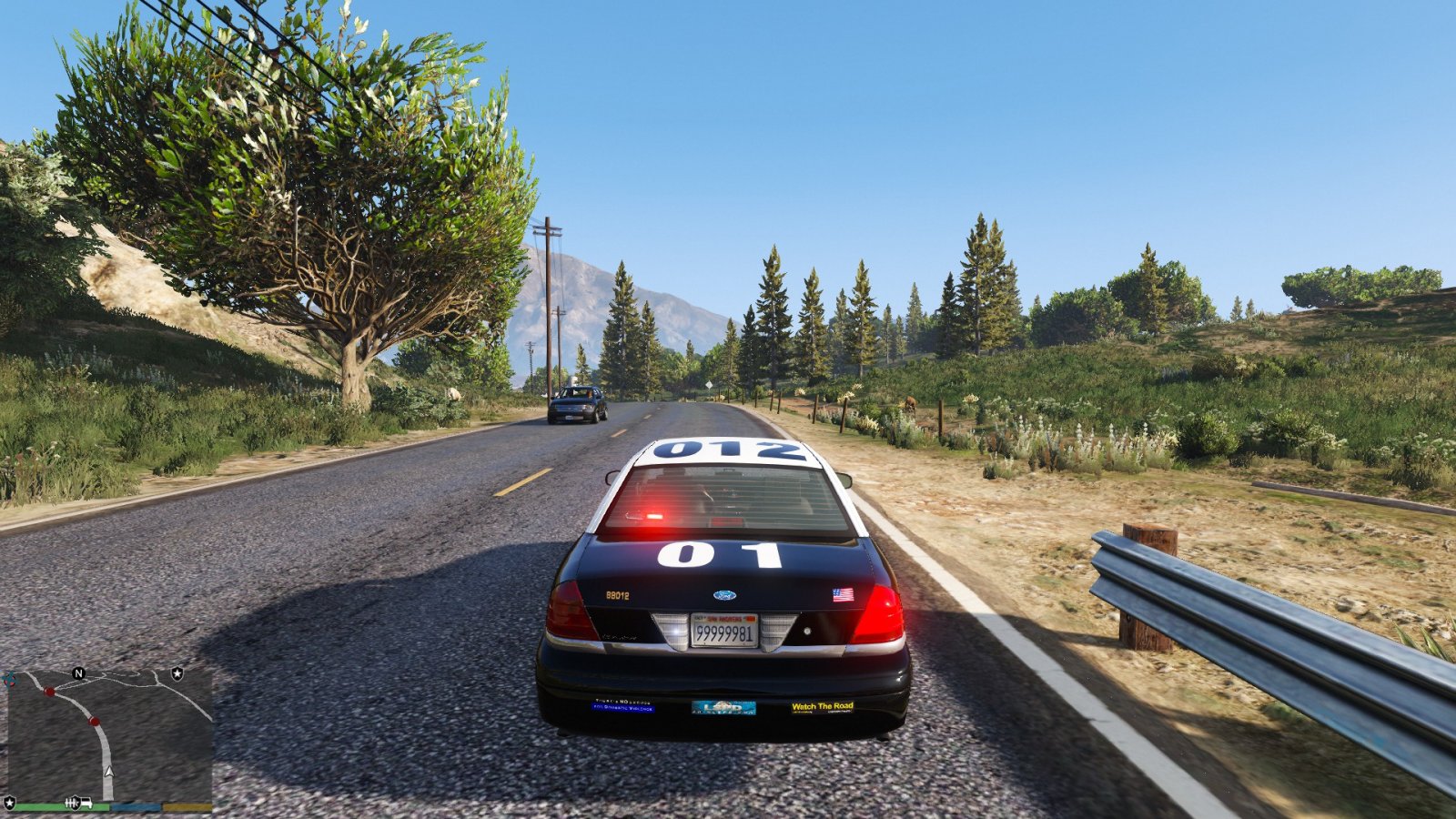Image resolution: width=1456 pixels, height=819 pixels.
Task: Select the north compass marker on minimap
Action: pyautogui.click(x=78, y=673)
